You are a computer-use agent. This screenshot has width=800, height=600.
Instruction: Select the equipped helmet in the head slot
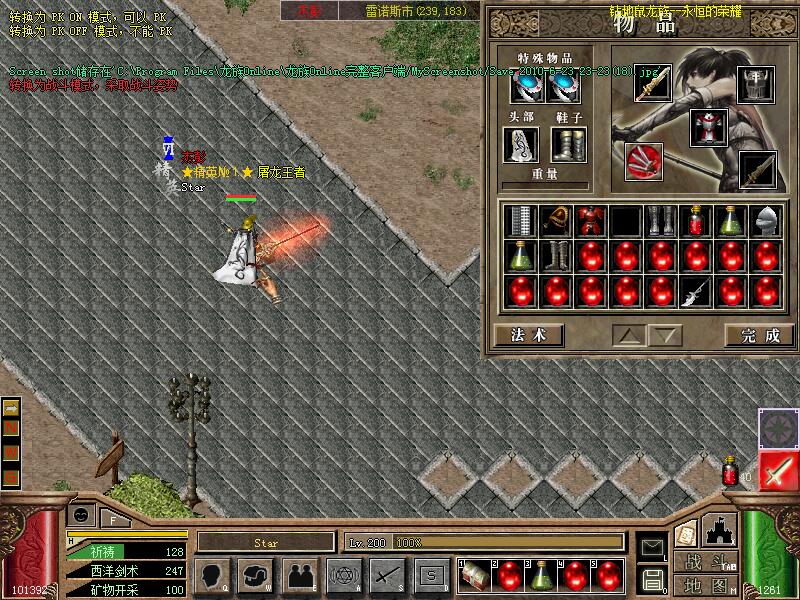click(x=521, y=144)
